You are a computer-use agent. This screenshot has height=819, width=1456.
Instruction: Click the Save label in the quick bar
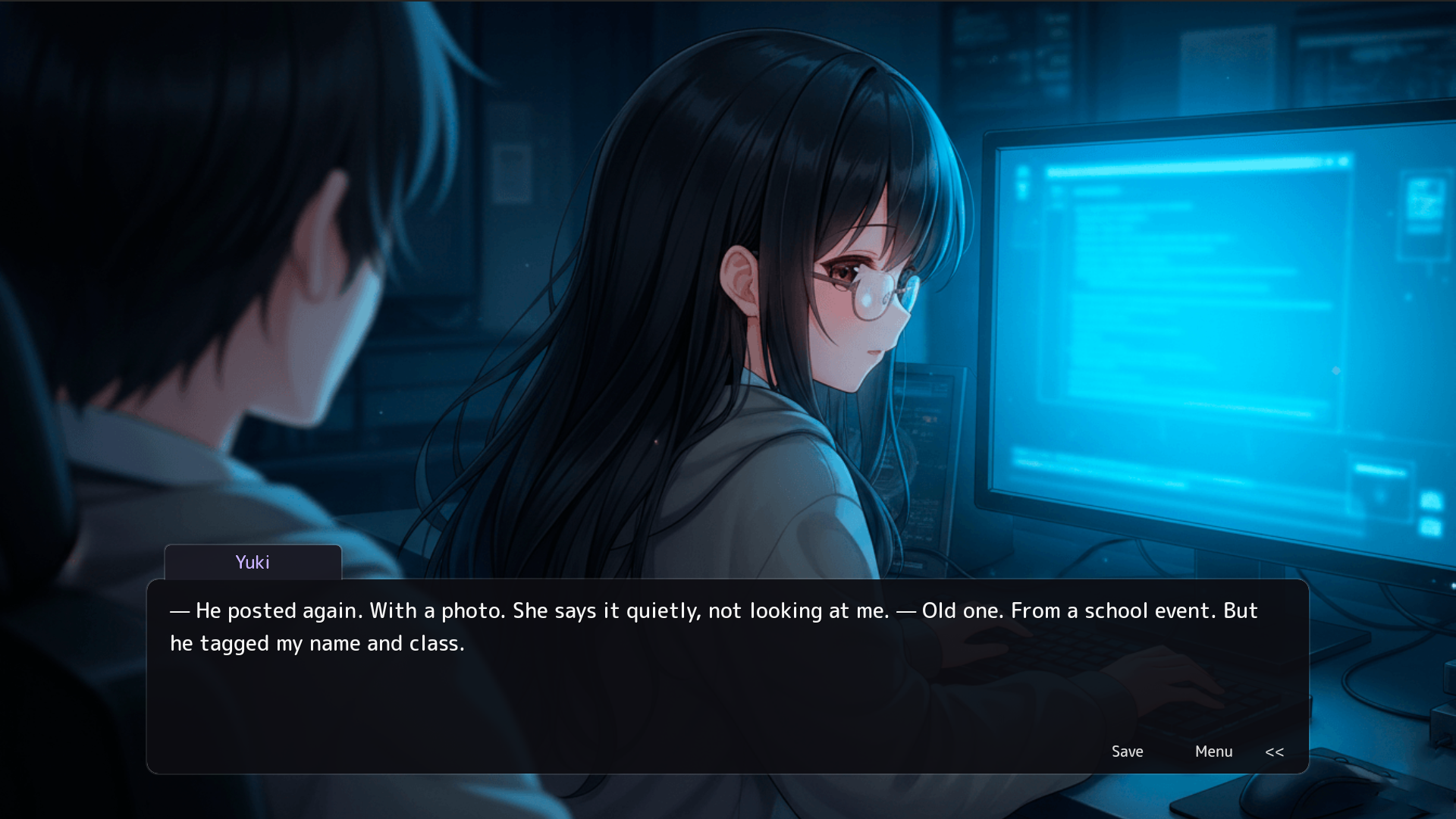[x=1127, y=752]
